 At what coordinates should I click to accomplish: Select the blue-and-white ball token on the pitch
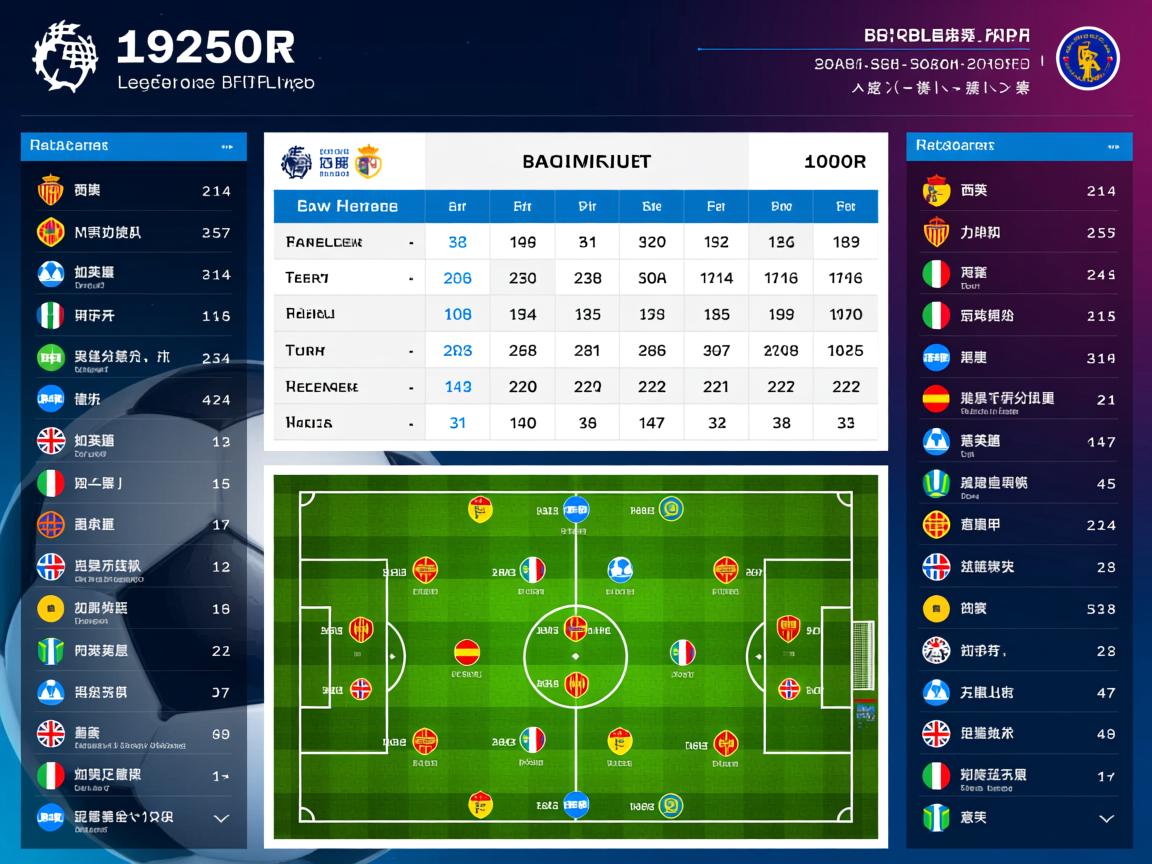click(x=620, y=570)
